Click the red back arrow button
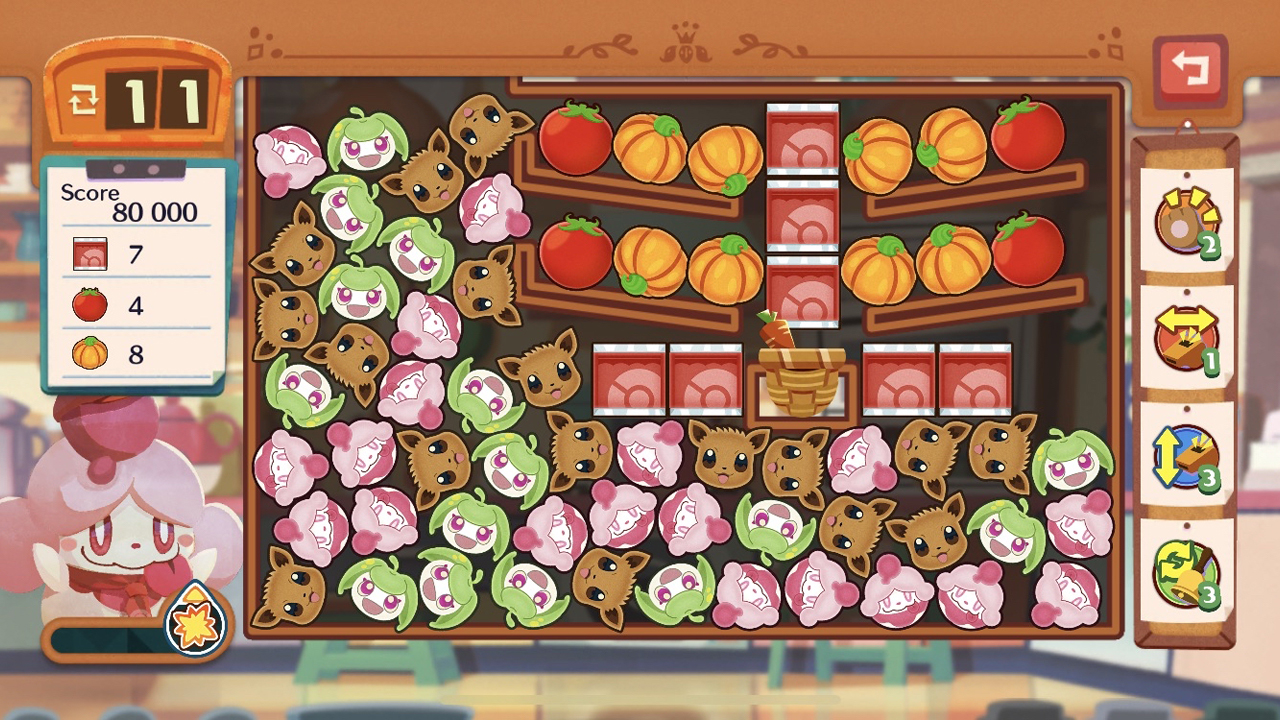The image size is (1280, 720). coord(1189,71)
